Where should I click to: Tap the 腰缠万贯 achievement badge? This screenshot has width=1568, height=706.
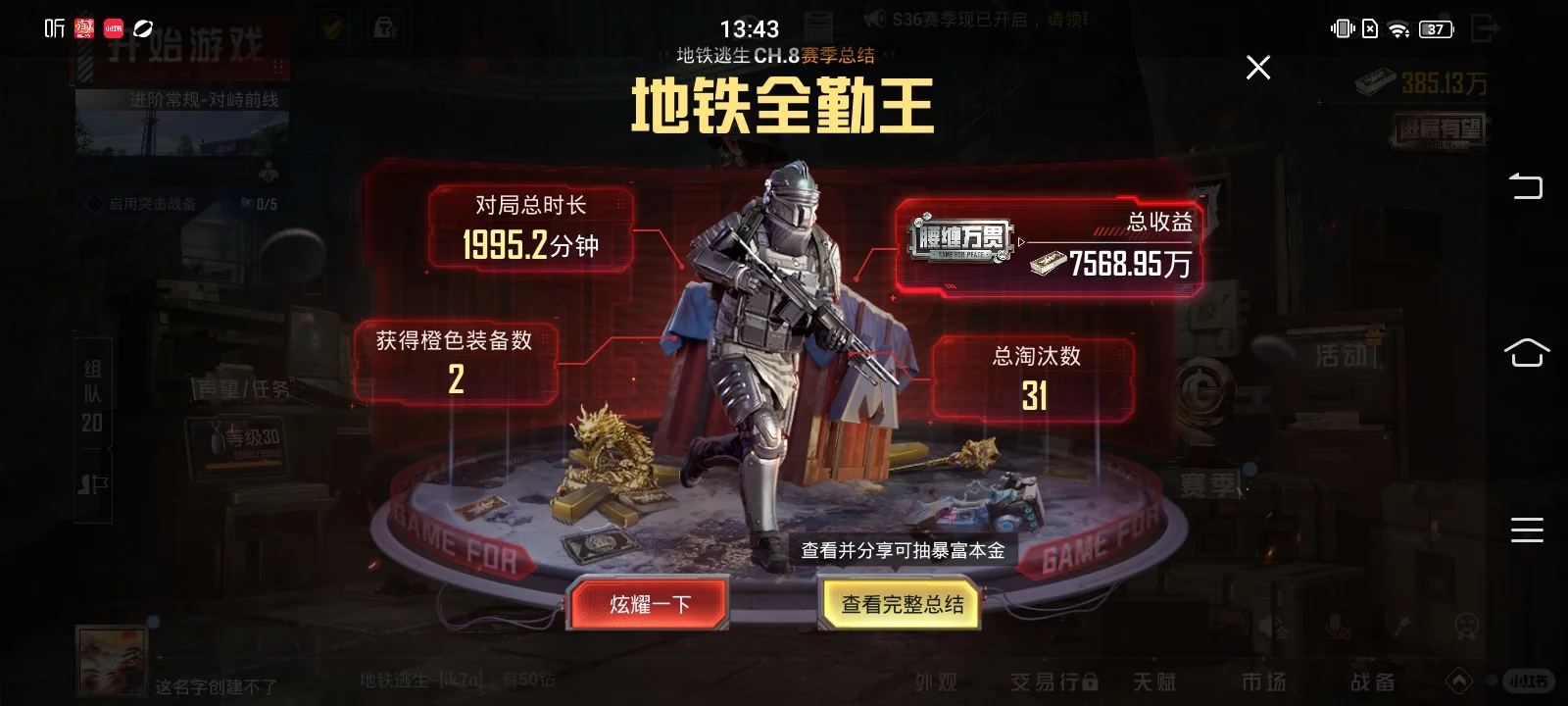pos(960,241)
